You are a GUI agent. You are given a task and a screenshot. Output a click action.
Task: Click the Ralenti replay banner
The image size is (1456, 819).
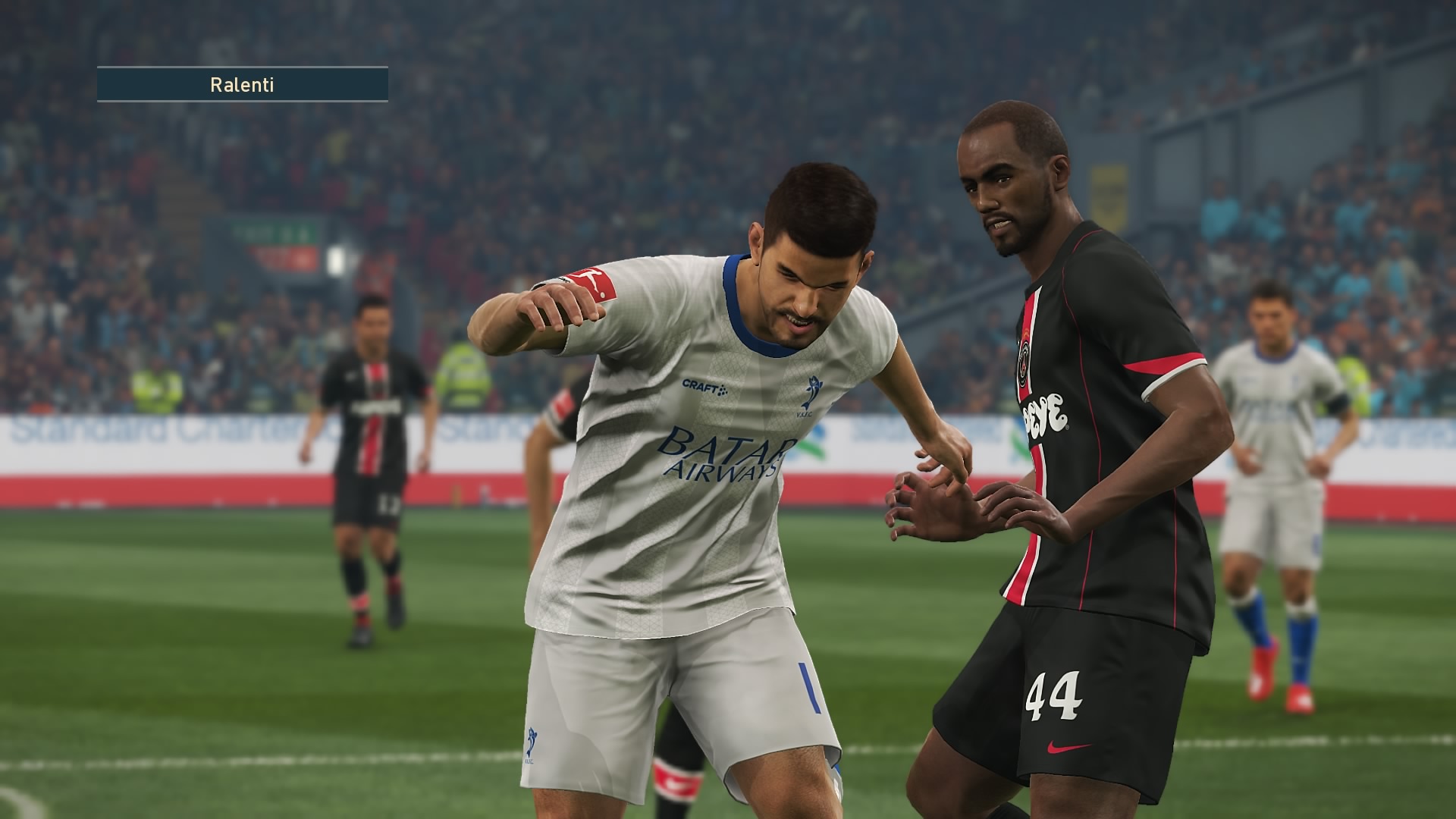pos(242,84)
